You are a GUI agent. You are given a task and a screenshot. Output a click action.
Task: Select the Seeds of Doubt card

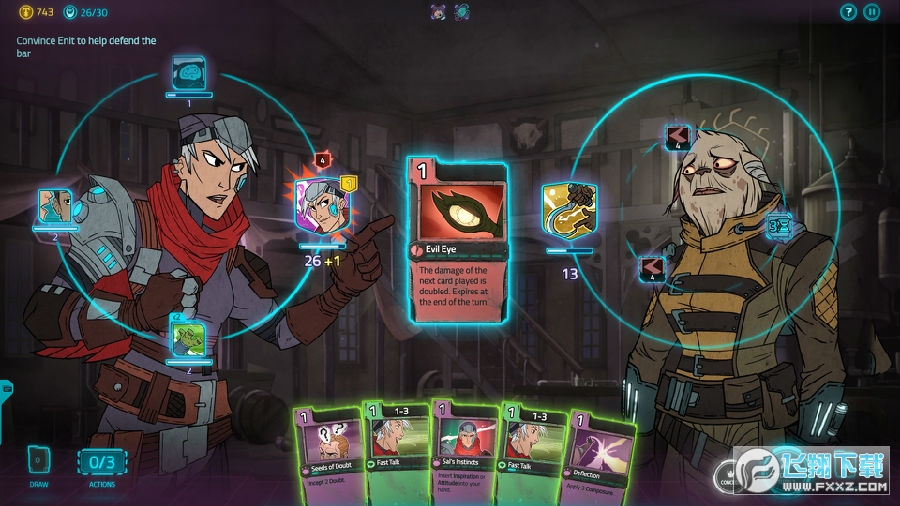[324, 450]
